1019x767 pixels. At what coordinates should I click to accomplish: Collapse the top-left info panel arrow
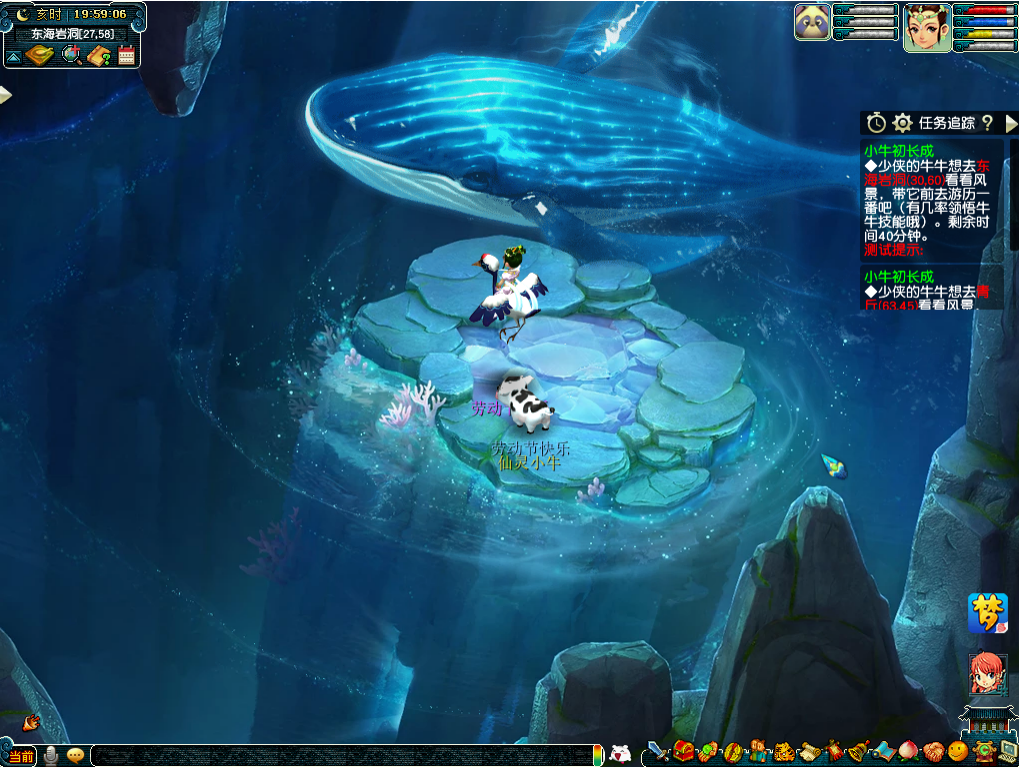(13, 57)
